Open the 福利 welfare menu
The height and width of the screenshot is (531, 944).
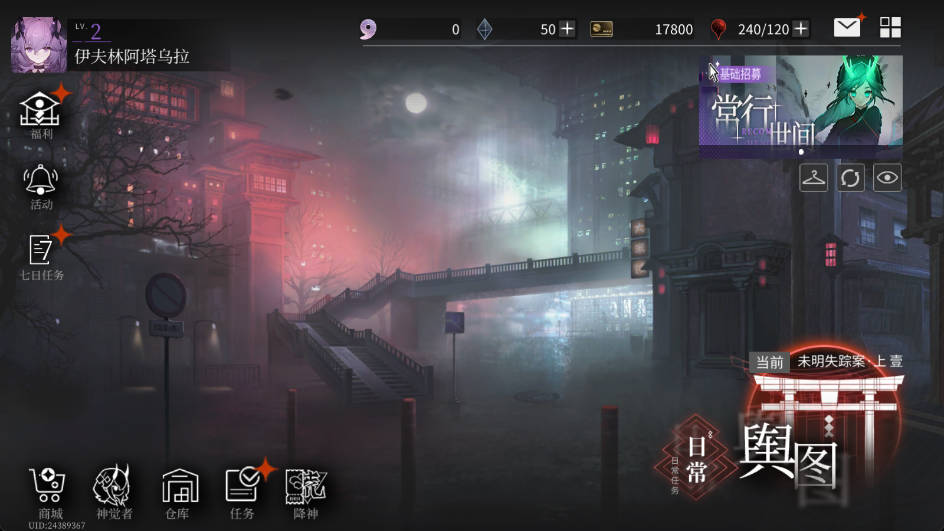[41, 113]
